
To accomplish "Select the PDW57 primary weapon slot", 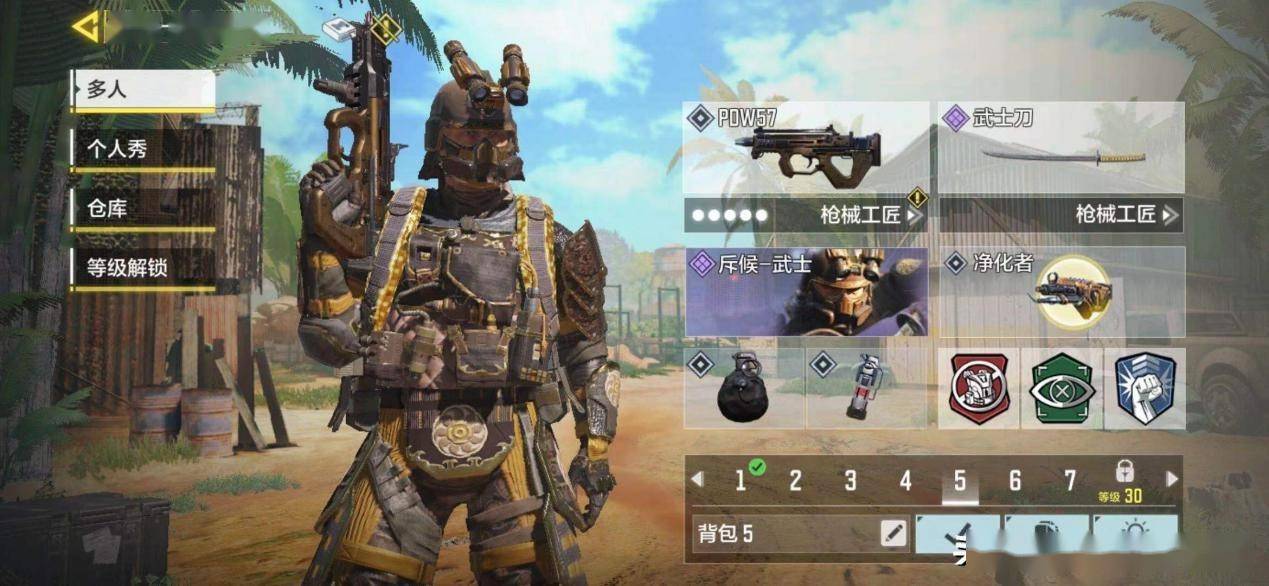I will (806, 147).
